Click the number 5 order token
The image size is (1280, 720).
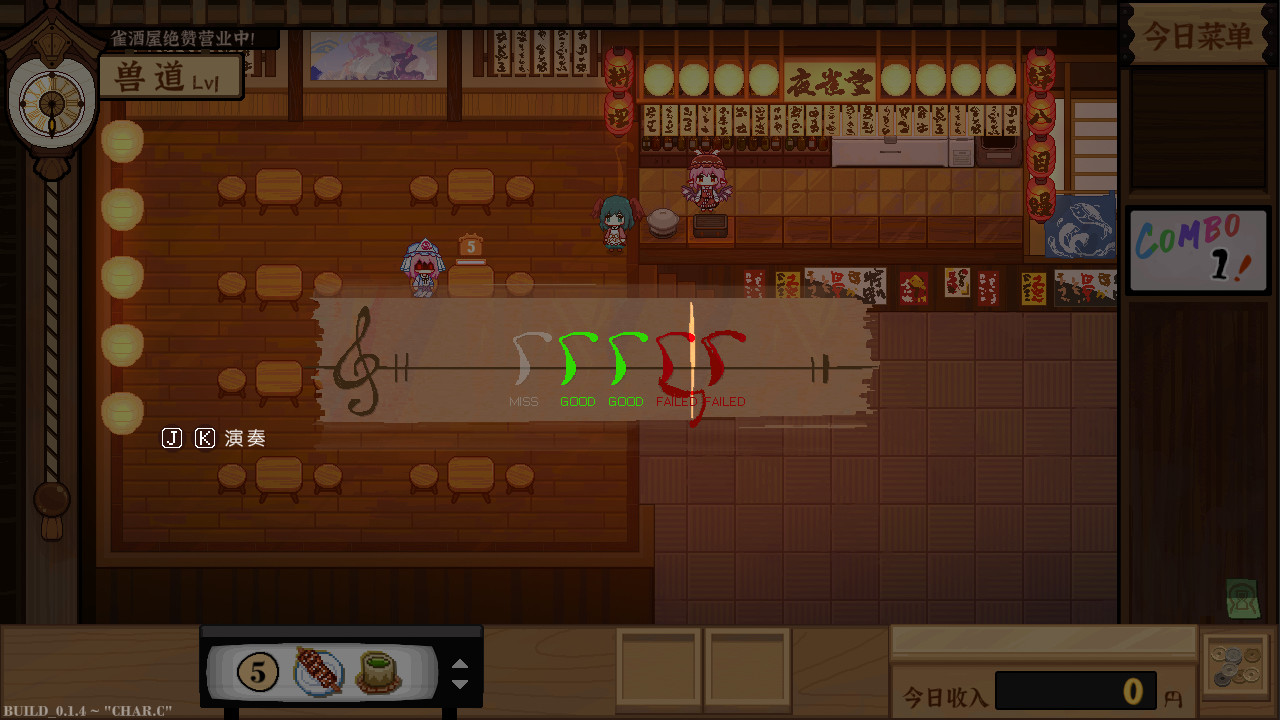coord(258,672)
